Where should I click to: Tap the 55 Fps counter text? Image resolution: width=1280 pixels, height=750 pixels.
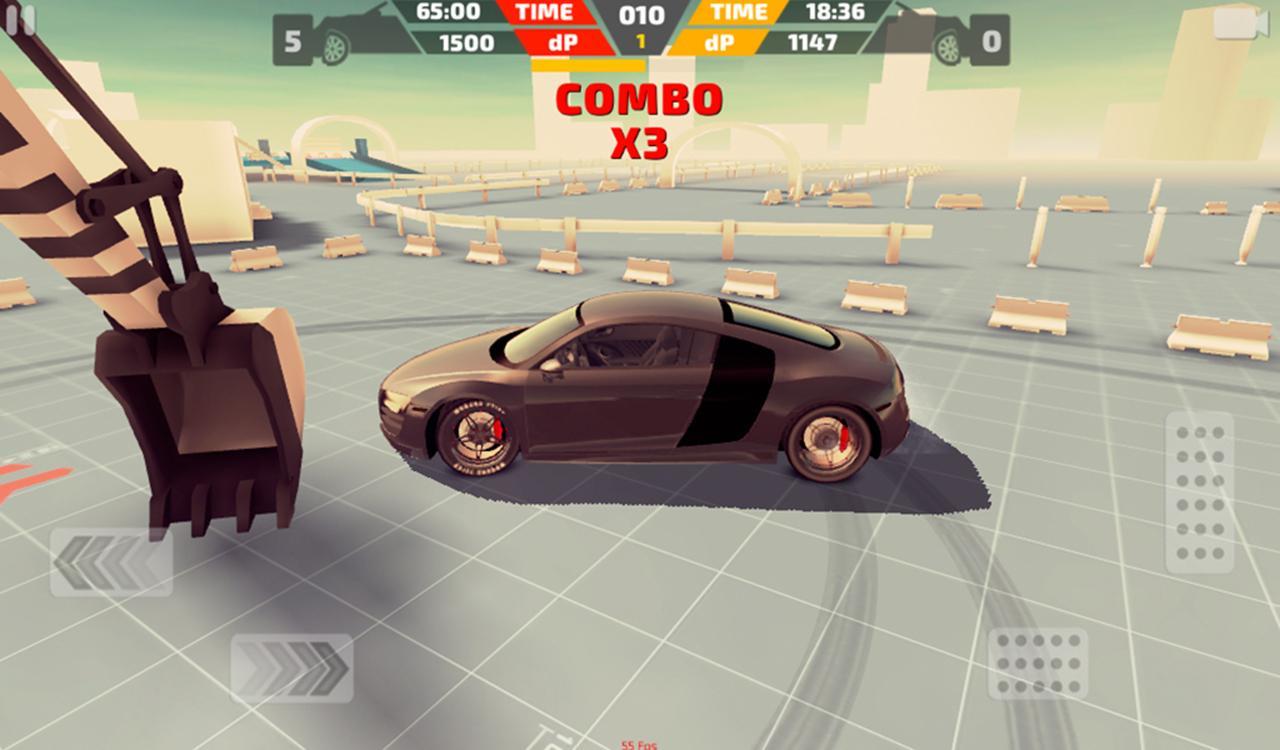point(637,743)
